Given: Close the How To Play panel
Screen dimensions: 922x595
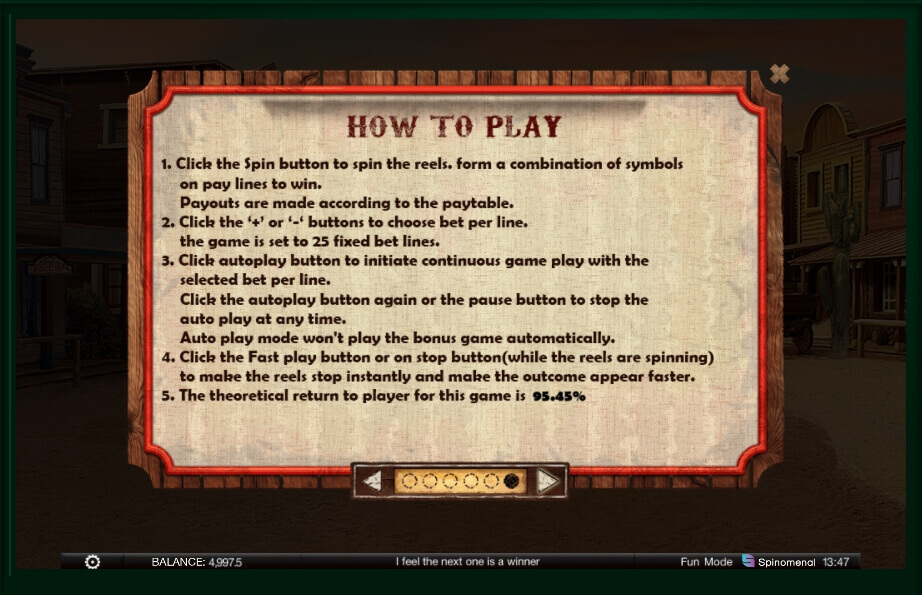Looking at the screenshot, I should click(x=780, y=73).
